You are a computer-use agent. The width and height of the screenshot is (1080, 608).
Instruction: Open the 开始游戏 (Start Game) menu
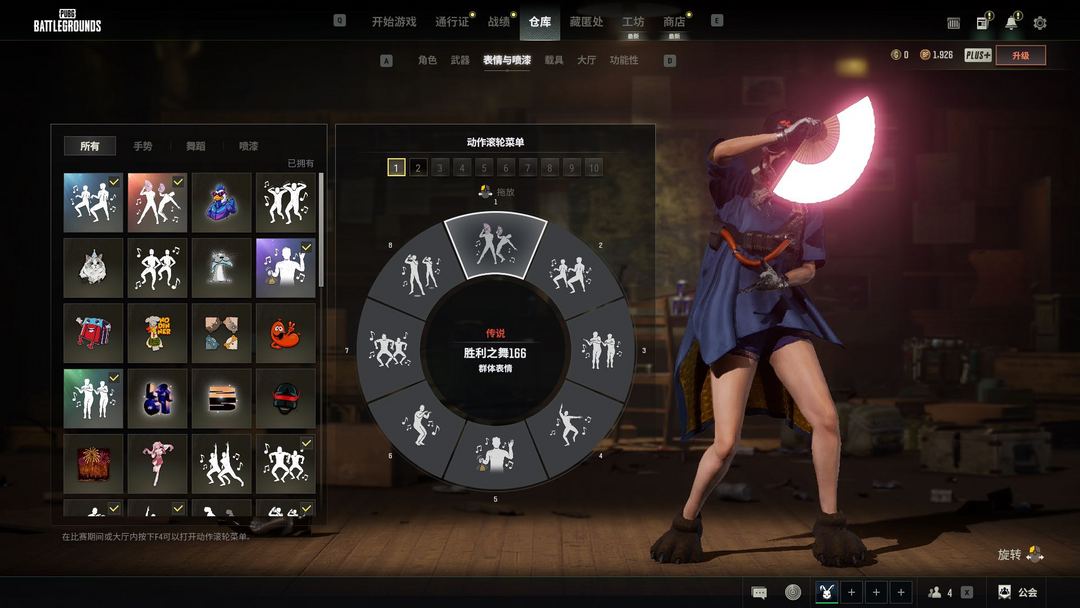click(393, 21)
